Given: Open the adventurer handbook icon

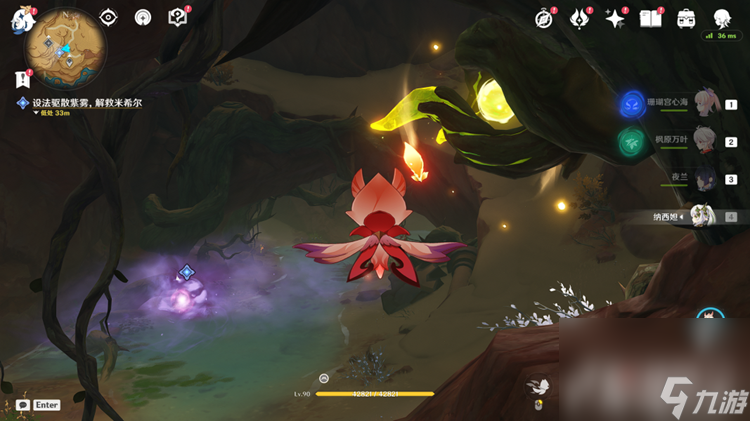Looking at the screenshot, I should tap(651, 18).
